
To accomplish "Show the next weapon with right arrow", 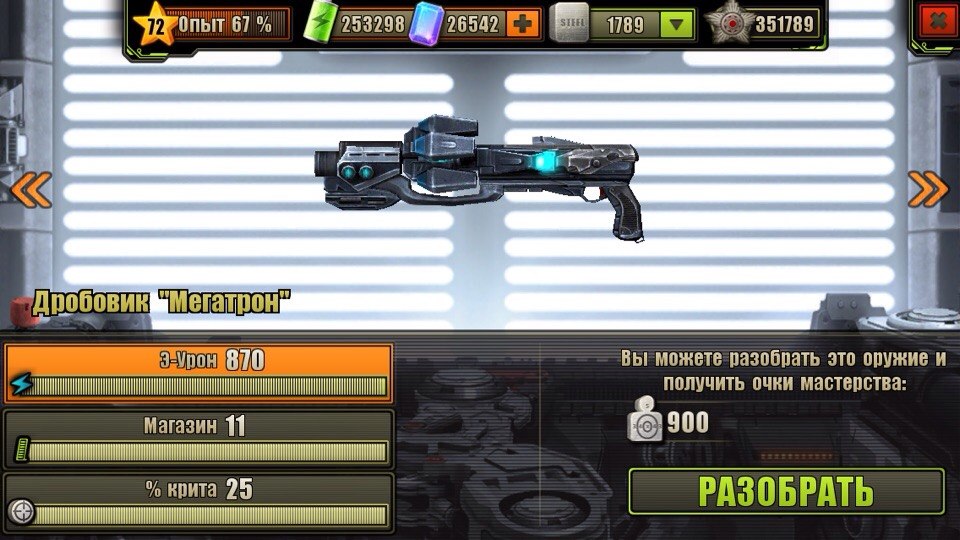I will (x=927, y=189).
